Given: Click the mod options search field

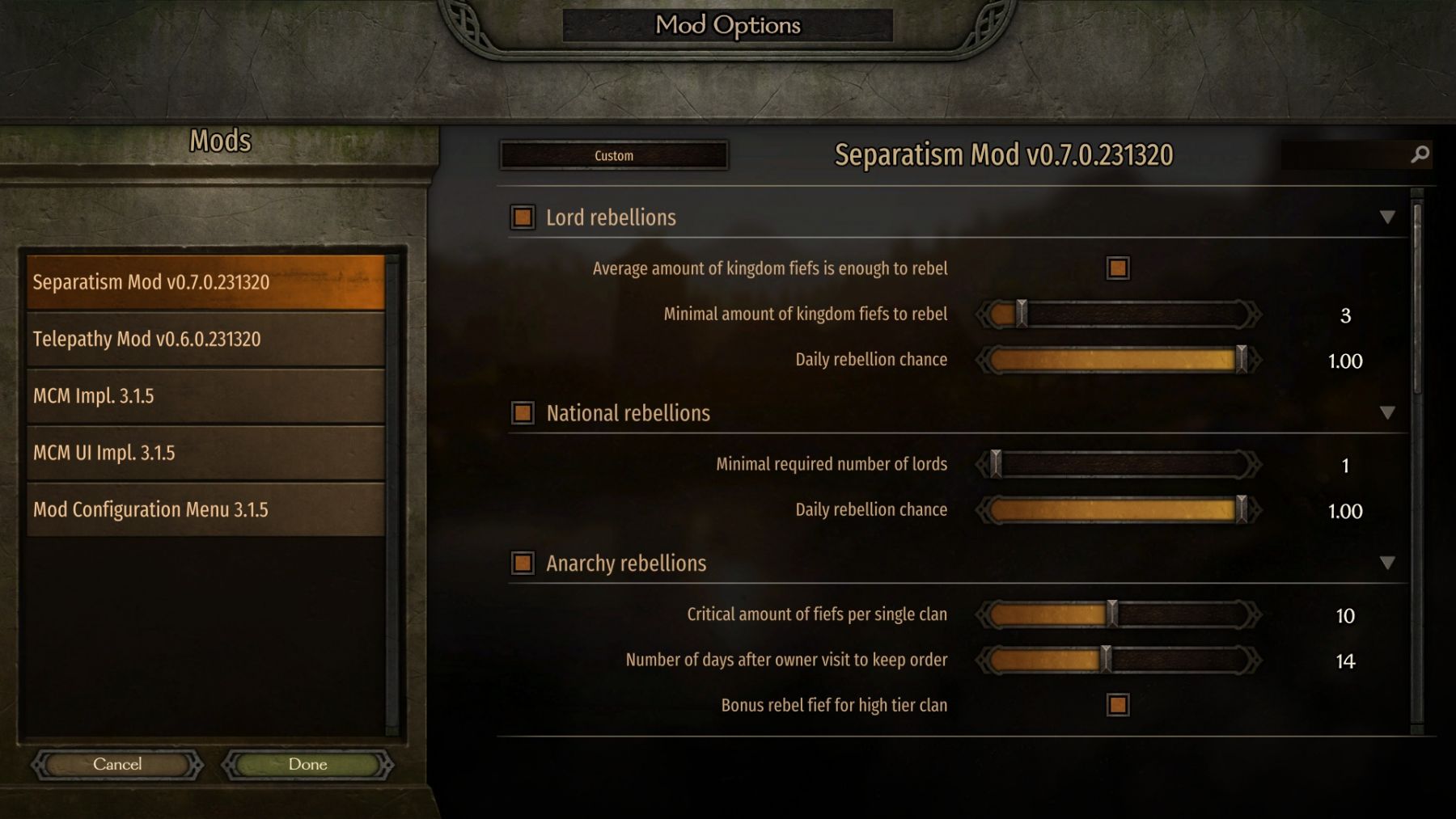Looking at the screenshot, I should tap(1347, 154).
